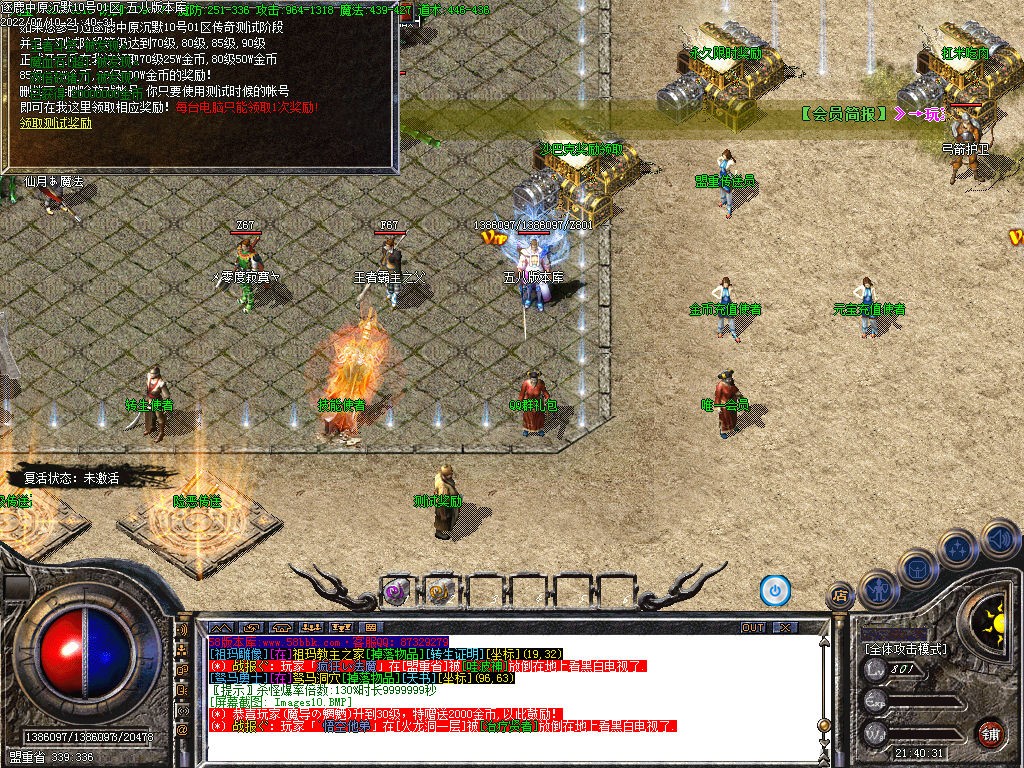
Task: Select the purple swirl item in hotbar
Action: coord(396,591)
